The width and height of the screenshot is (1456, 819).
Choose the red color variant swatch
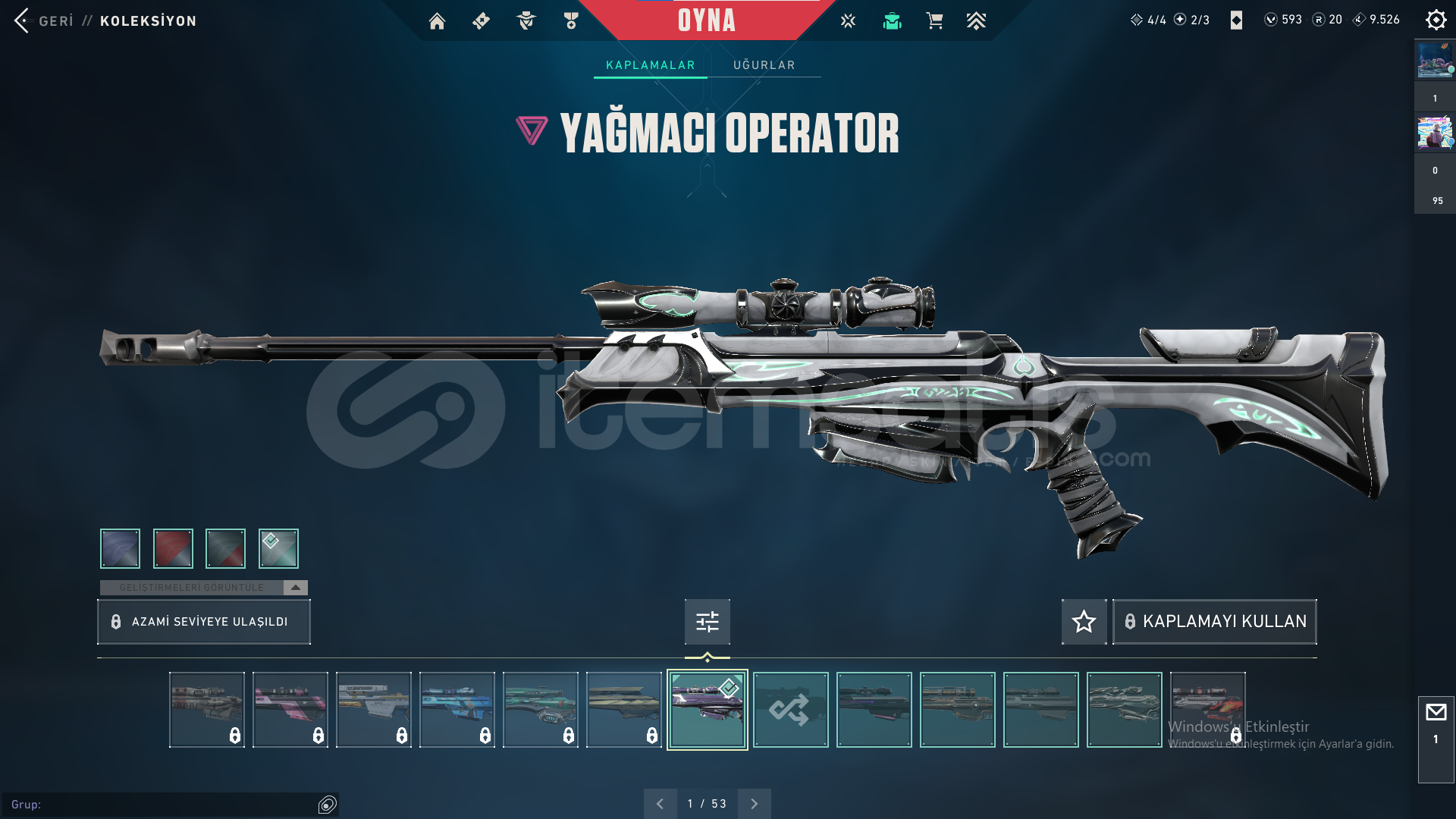173,548
